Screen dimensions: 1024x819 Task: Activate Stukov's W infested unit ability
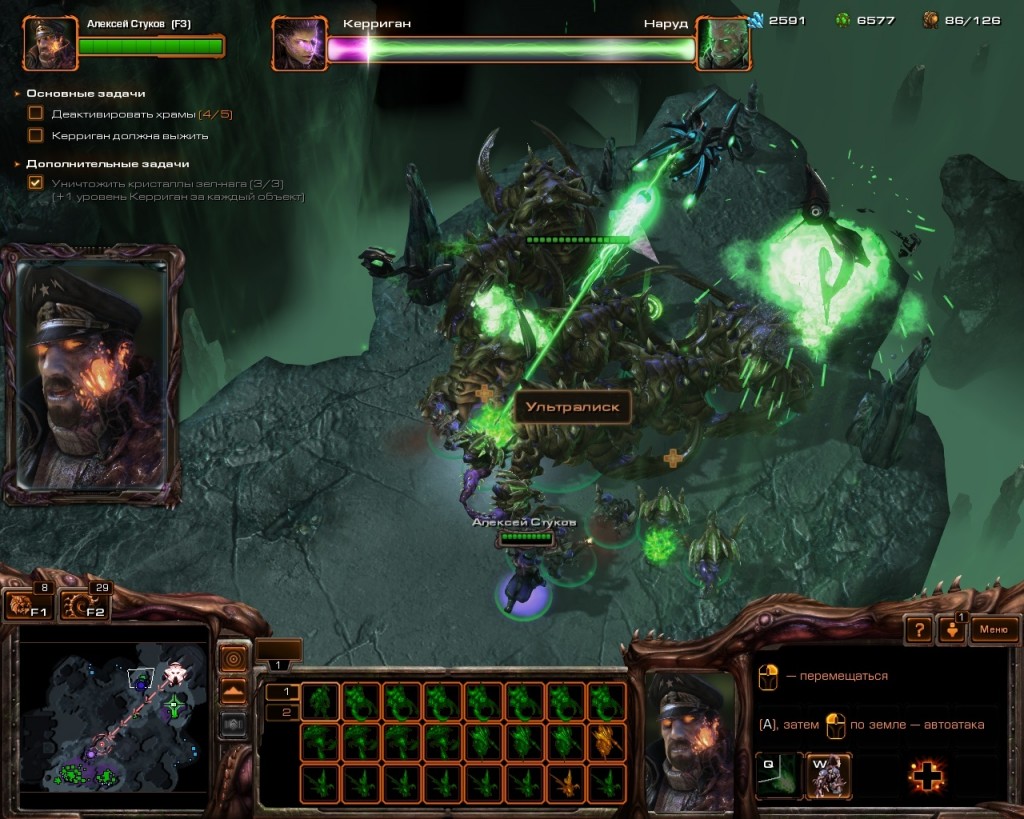tap(828, 774)
